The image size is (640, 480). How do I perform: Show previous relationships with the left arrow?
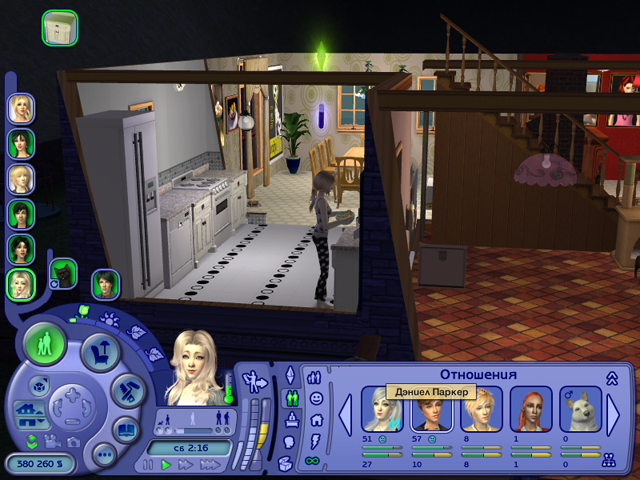tap(345, 413)
